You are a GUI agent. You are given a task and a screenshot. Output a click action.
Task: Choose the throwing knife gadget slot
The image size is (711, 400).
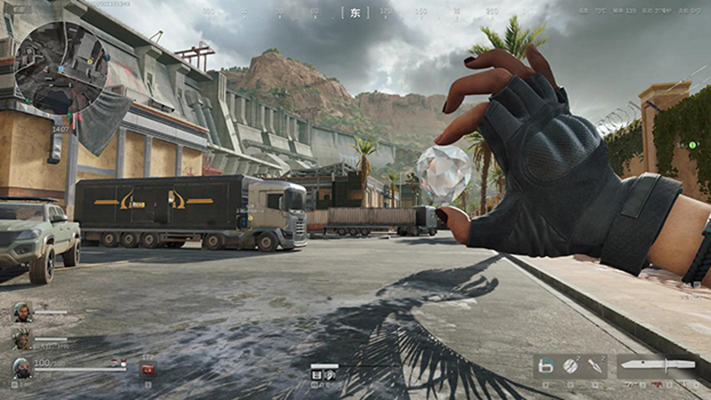click(595, 368)
